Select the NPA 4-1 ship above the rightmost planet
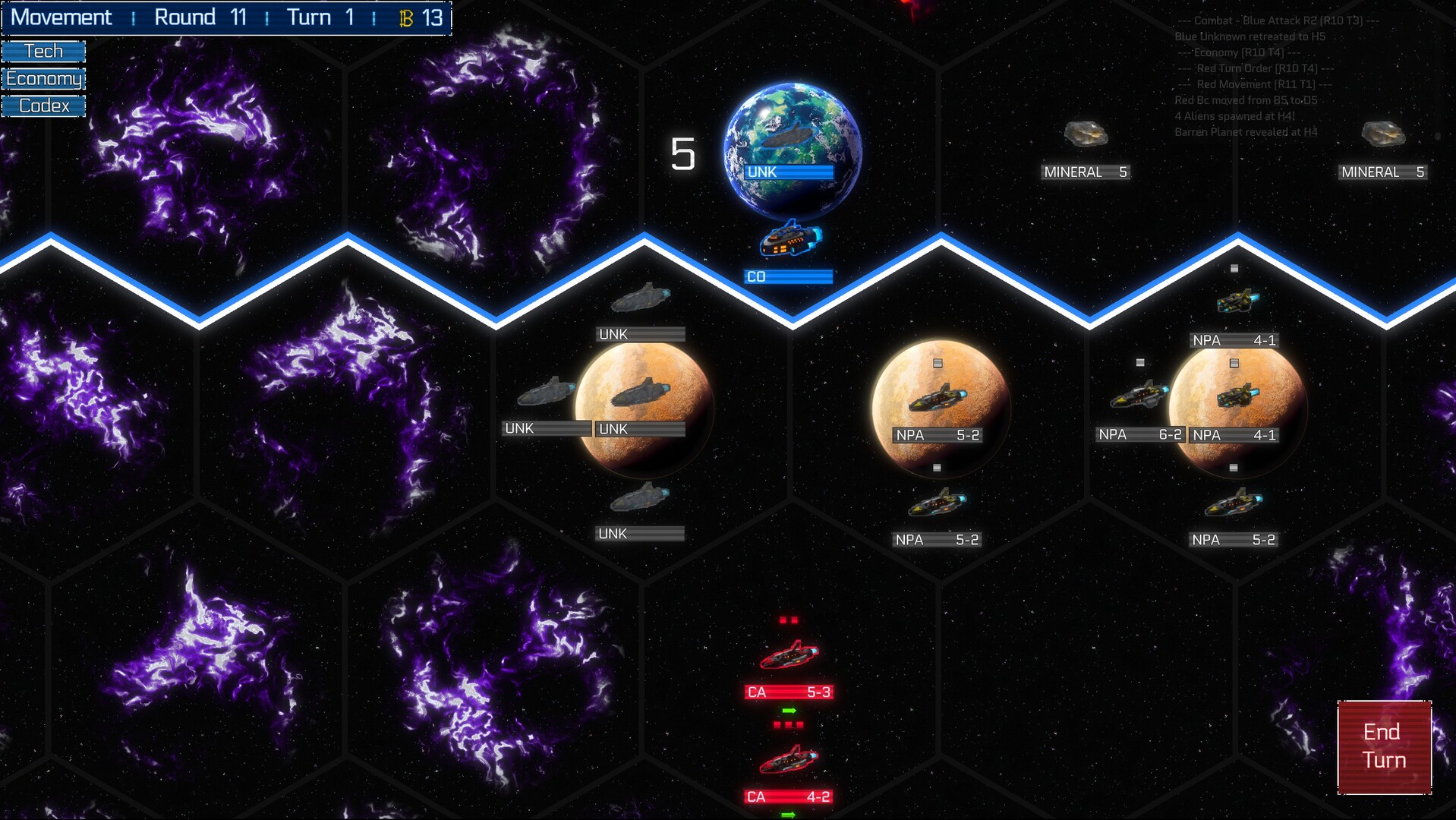This screenshot has width=1456, height=820. click(1237, 300)
